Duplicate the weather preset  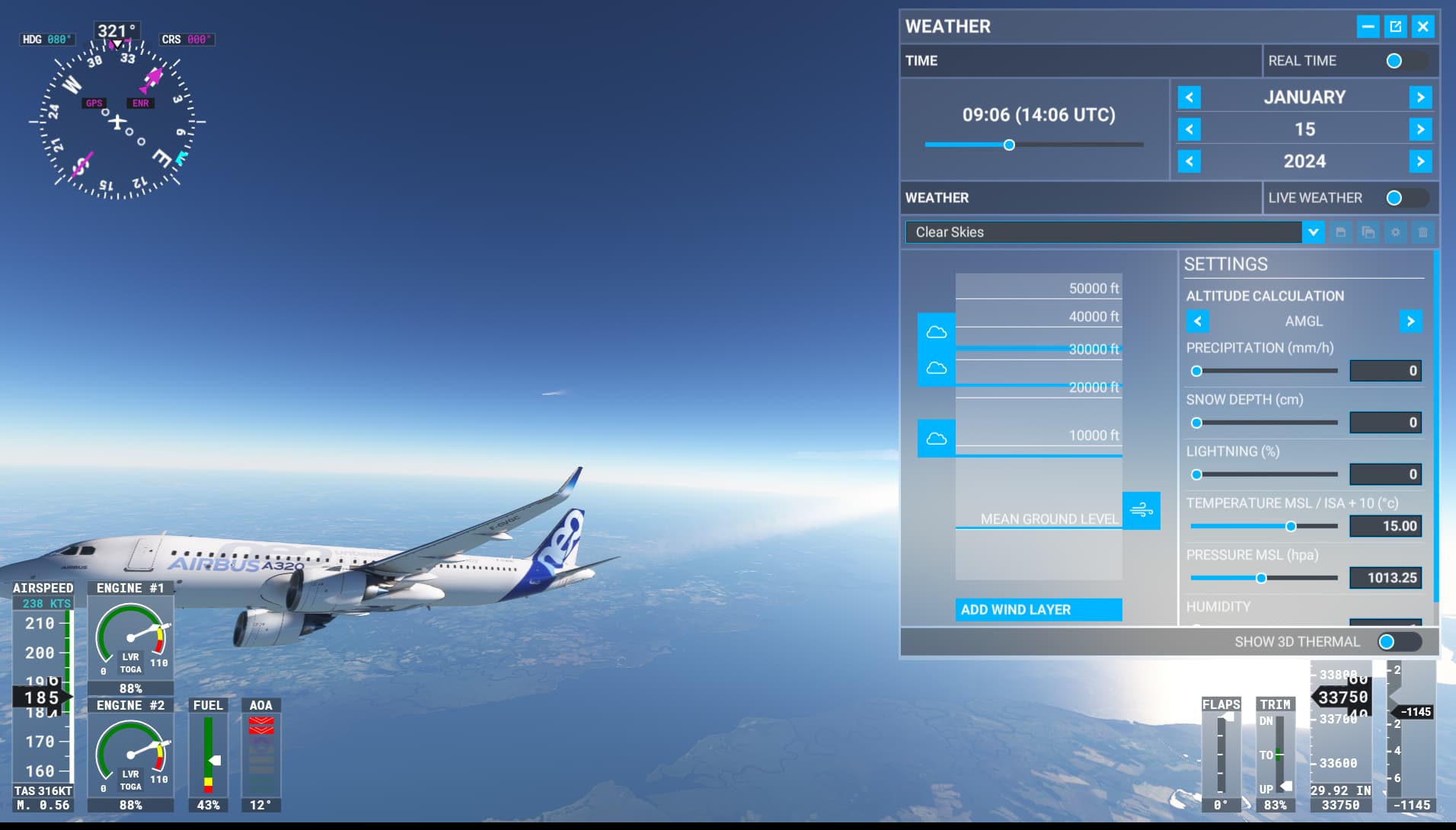tap(1368, 232)
